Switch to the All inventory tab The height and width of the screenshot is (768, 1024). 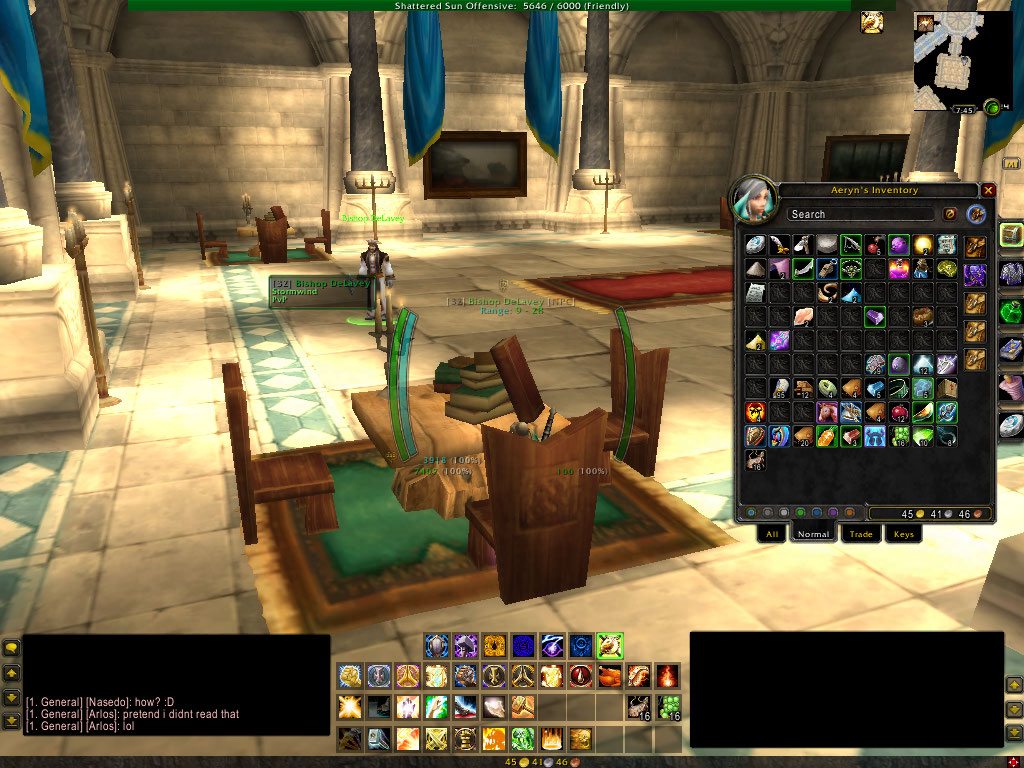[771, 534]
